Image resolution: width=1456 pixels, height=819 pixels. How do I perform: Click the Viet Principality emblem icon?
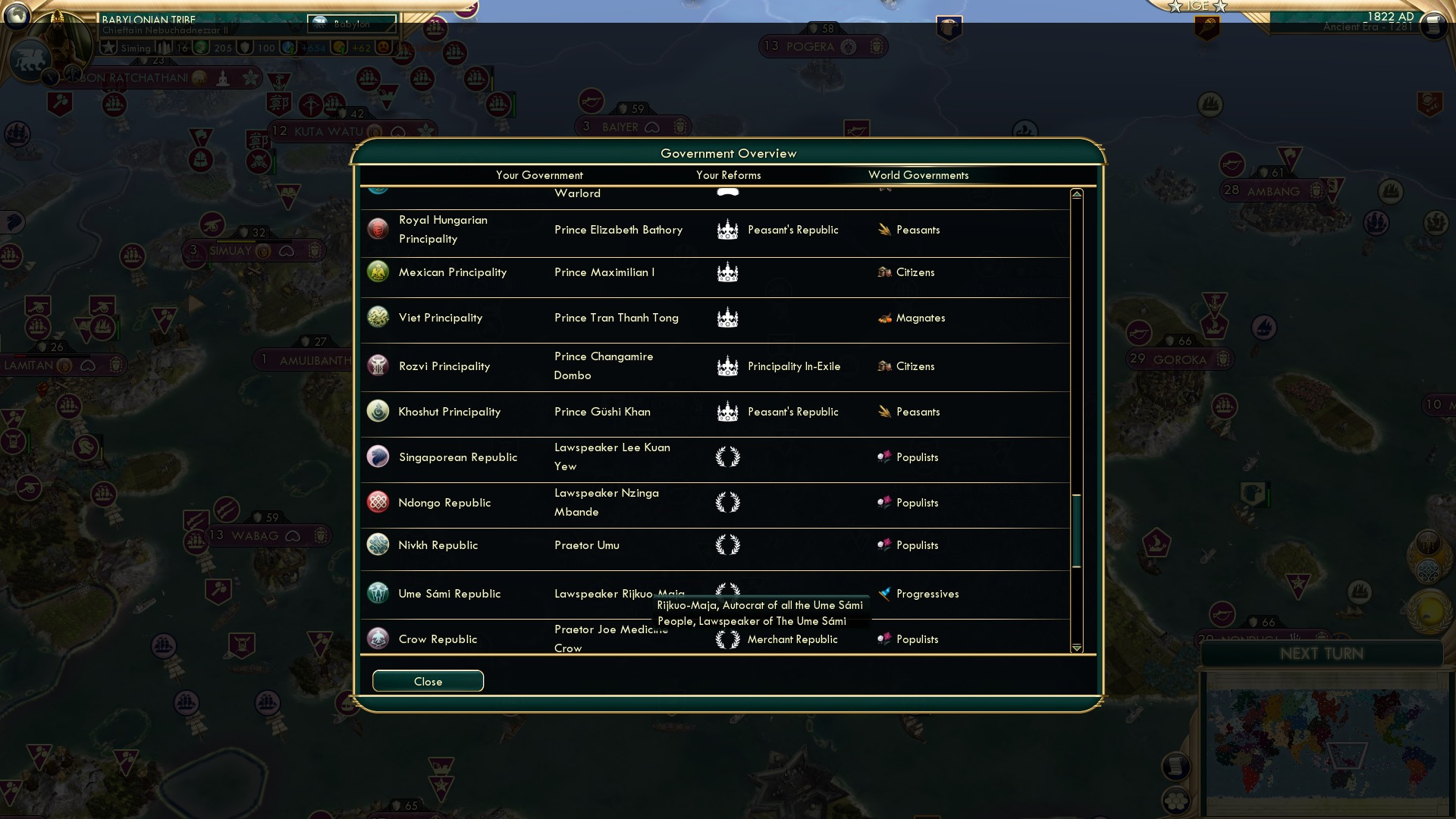[378, 318]
